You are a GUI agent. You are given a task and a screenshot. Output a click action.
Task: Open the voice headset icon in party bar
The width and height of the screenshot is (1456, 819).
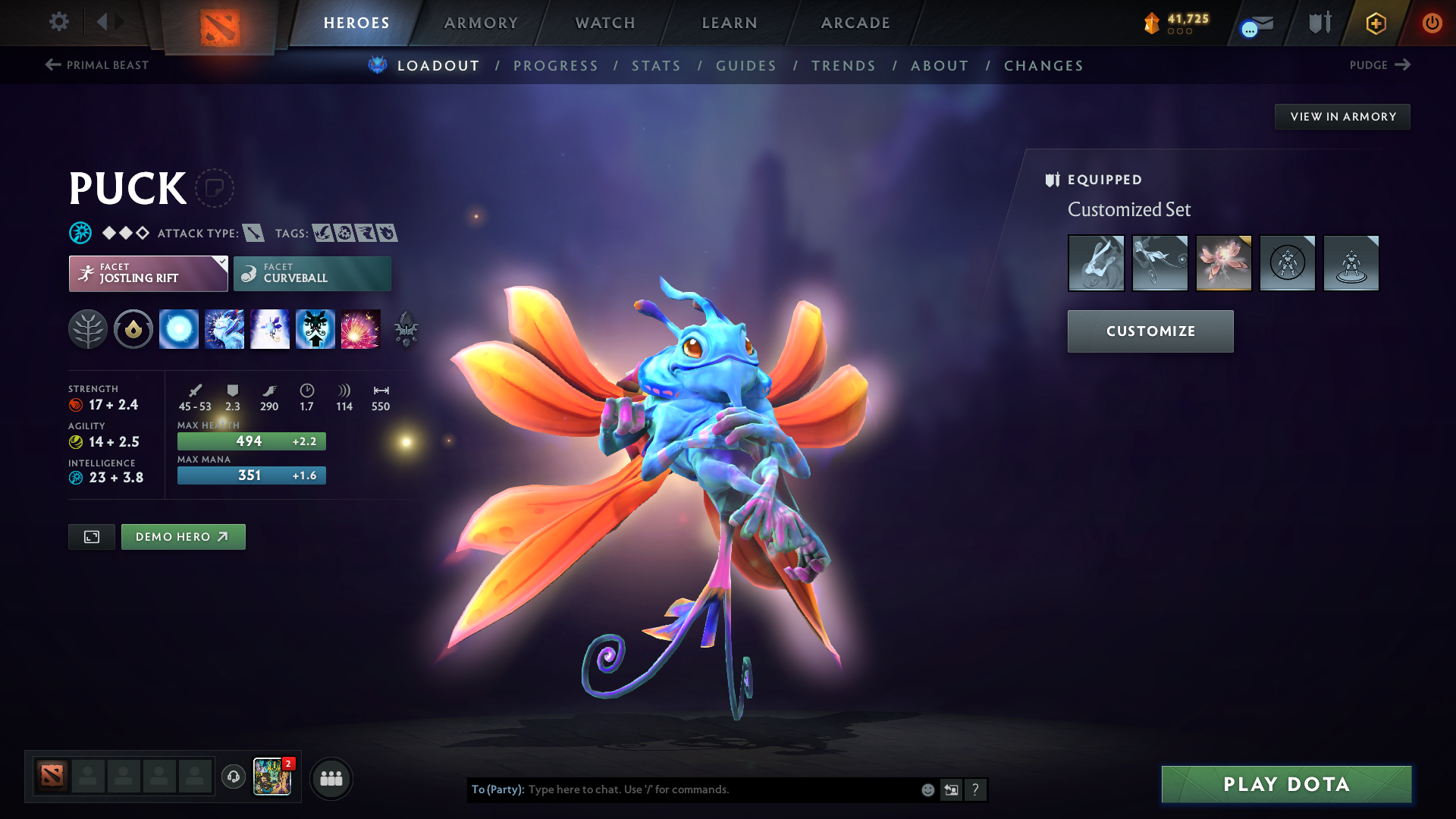pos(233,777)
